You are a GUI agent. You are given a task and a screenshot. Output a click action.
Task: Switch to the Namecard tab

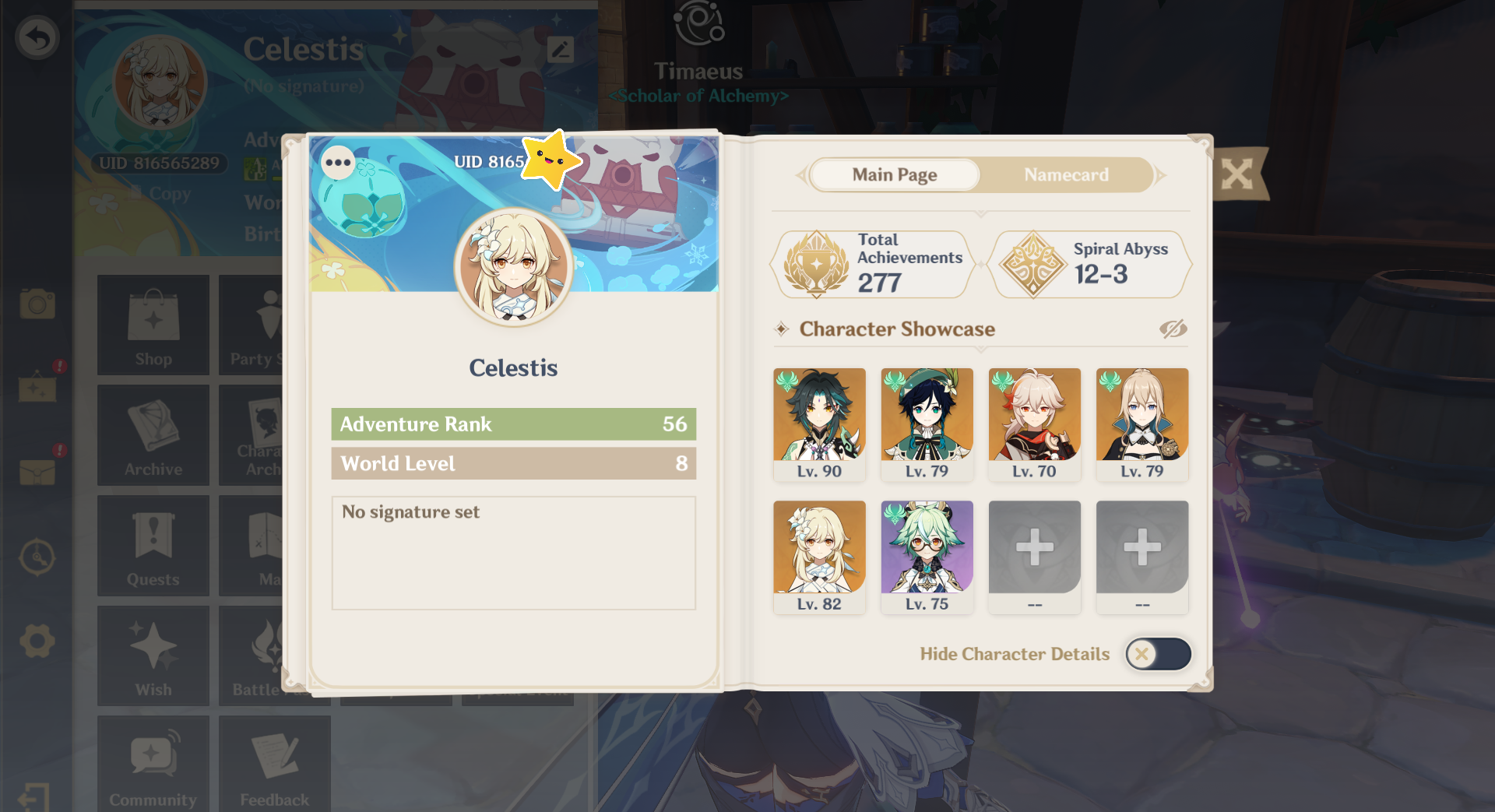tap(1066, 174)
